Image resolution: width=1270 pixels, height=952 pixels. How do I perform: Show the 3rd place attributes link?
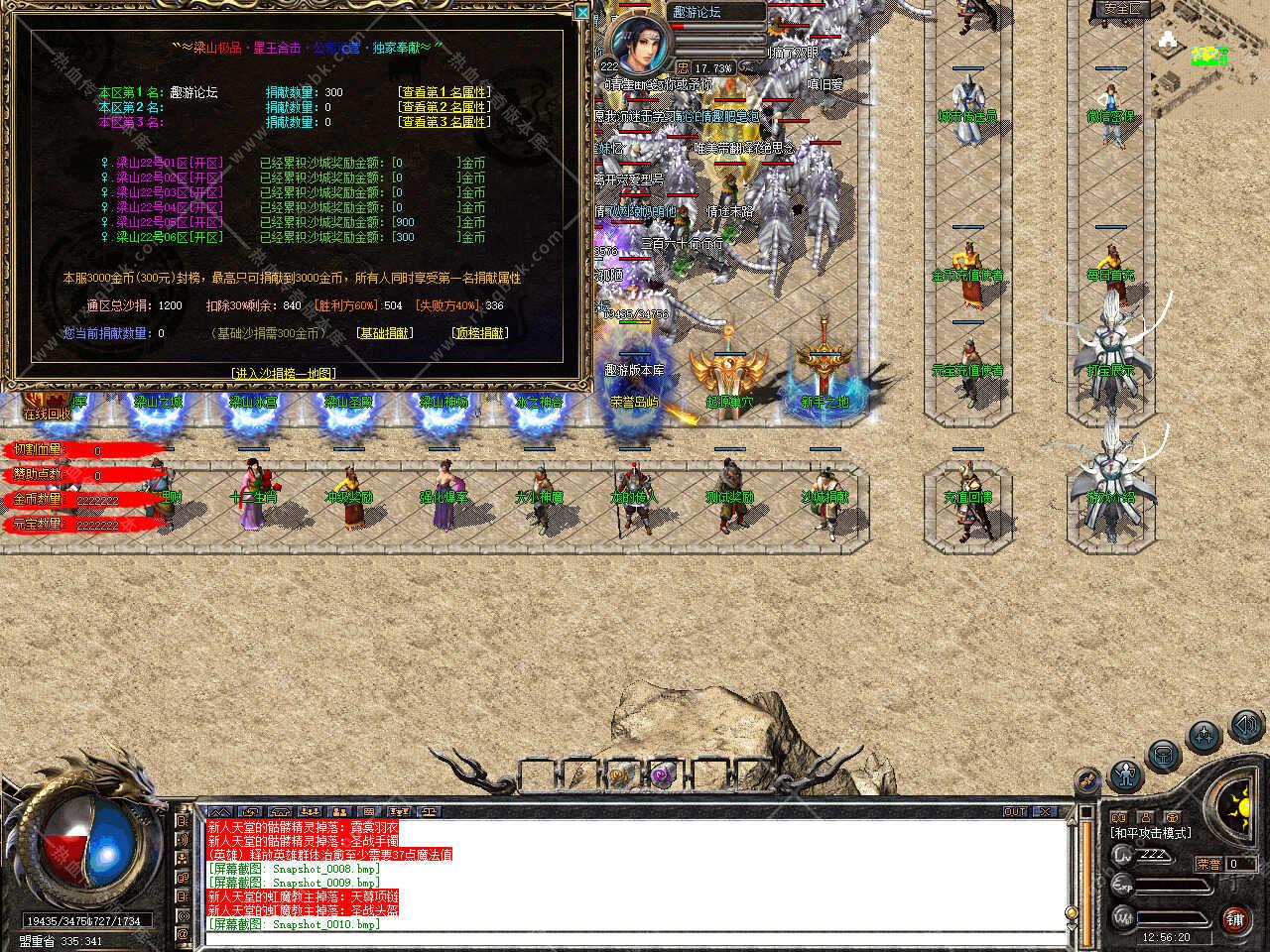coord(444,122)
